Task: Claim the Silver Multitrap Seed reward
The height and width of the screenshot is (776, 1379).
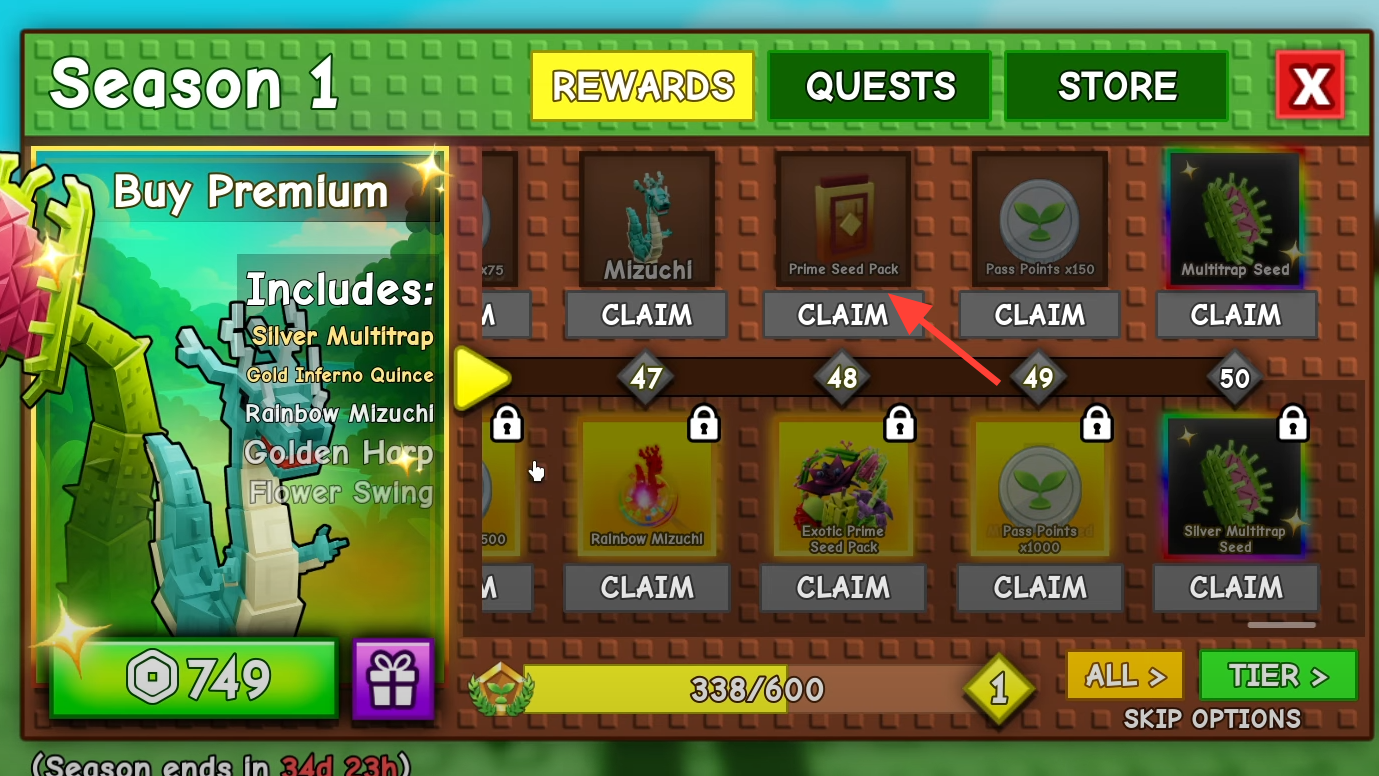Action: coord(1236,588)
